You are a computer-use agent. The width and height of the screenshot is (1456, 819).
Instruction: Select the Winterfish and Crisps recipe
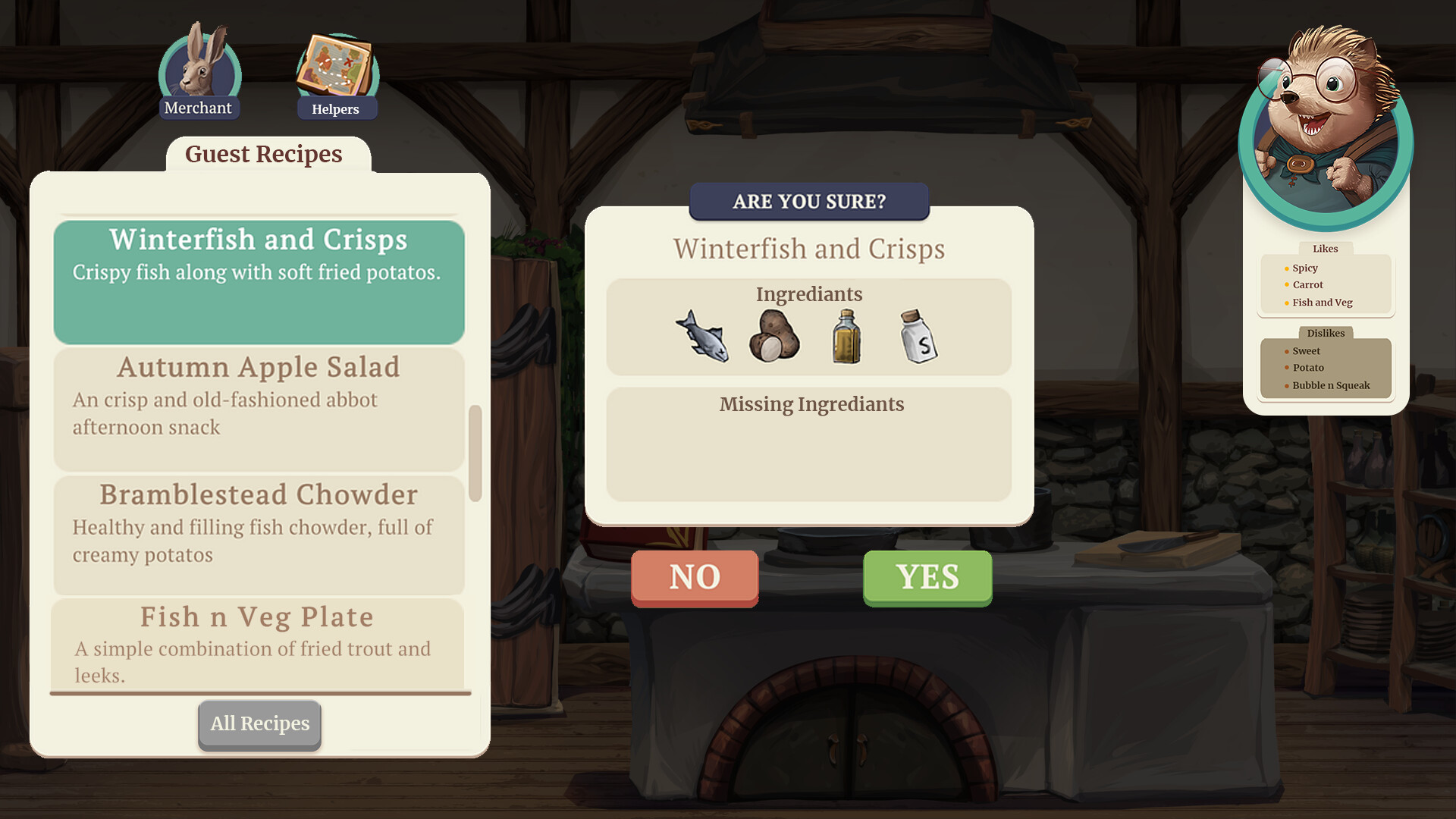(x=259, y=281)
